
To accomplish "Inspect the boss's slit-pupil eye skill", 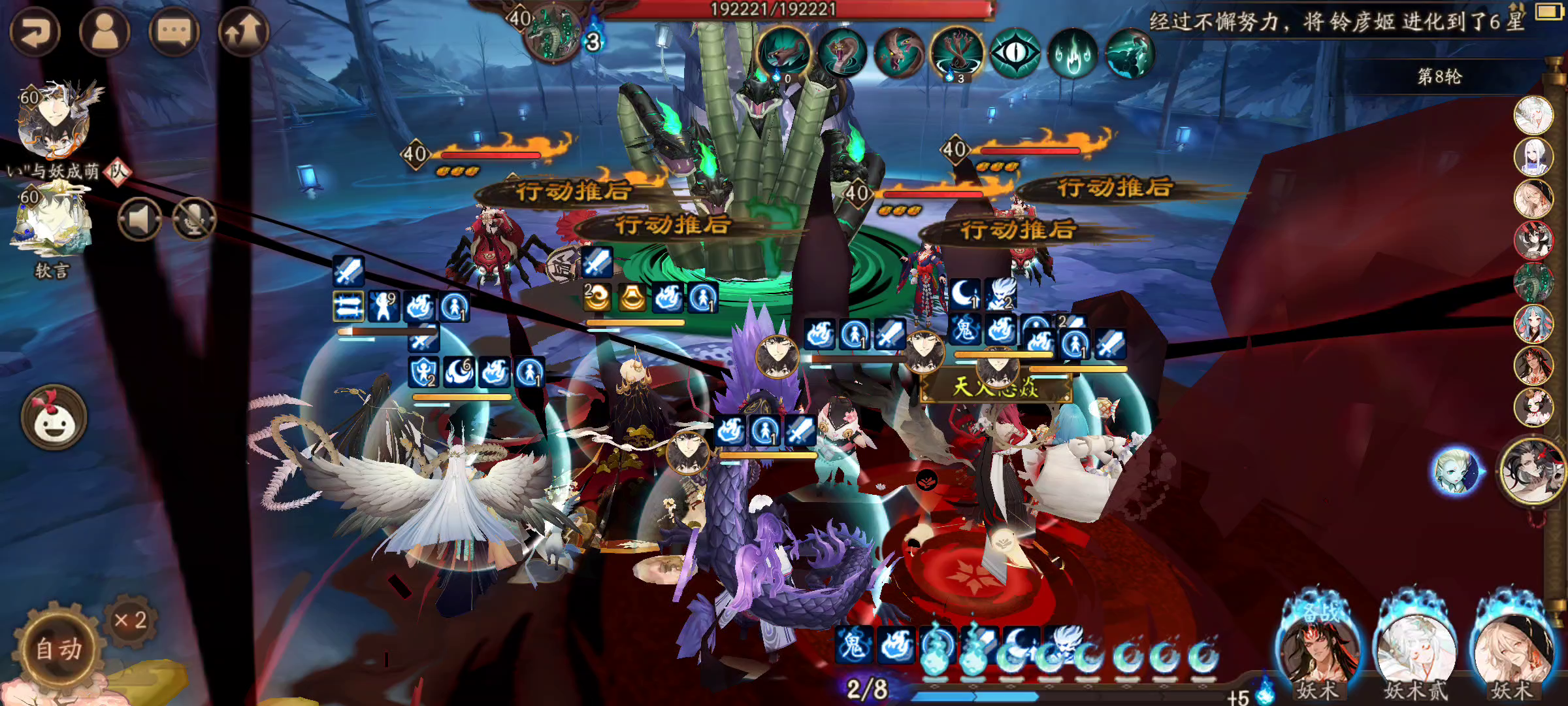I will [1015, 54].
